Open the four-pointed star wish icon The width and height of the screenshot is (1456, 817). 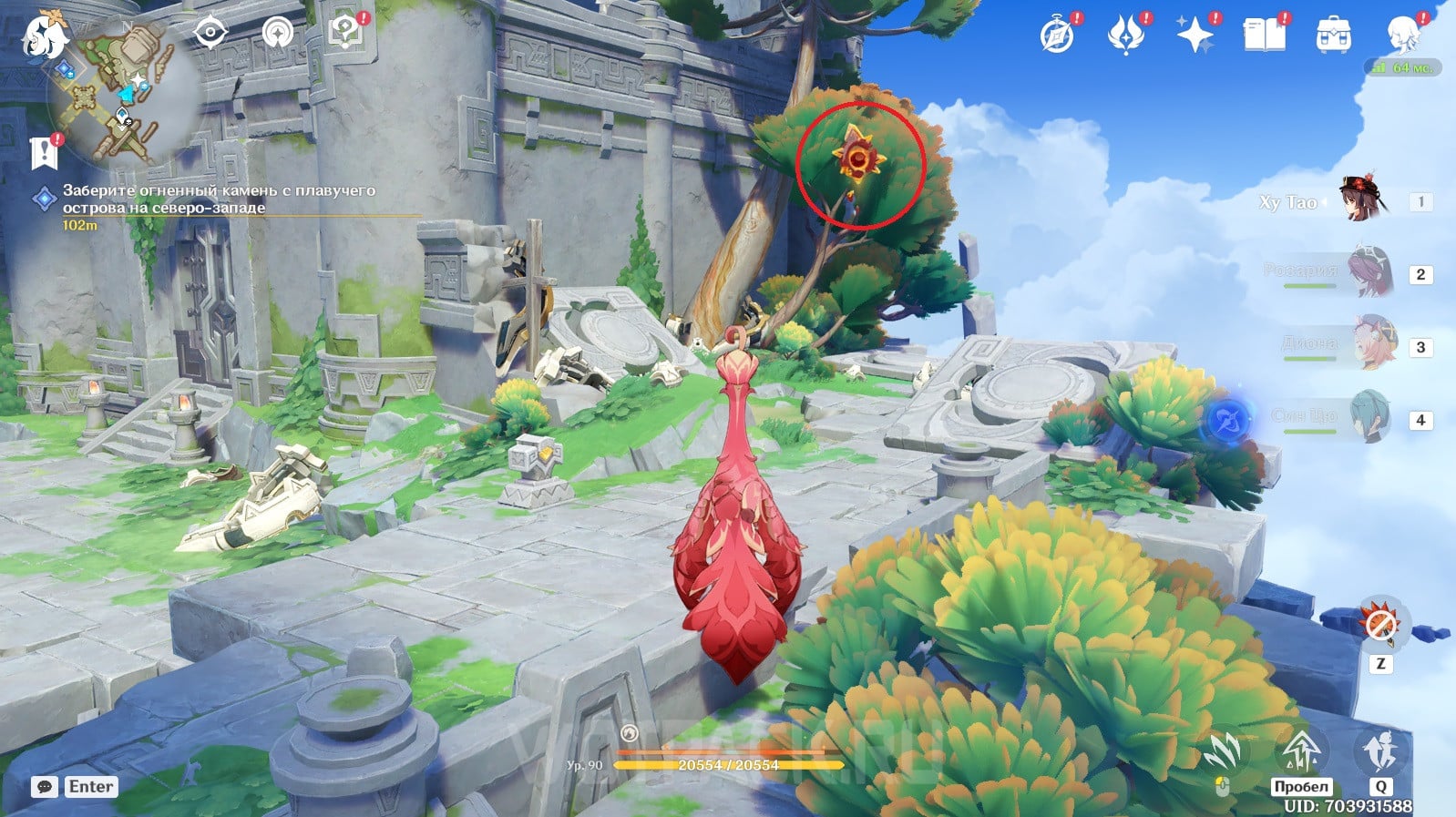(x=1195, y=35)
